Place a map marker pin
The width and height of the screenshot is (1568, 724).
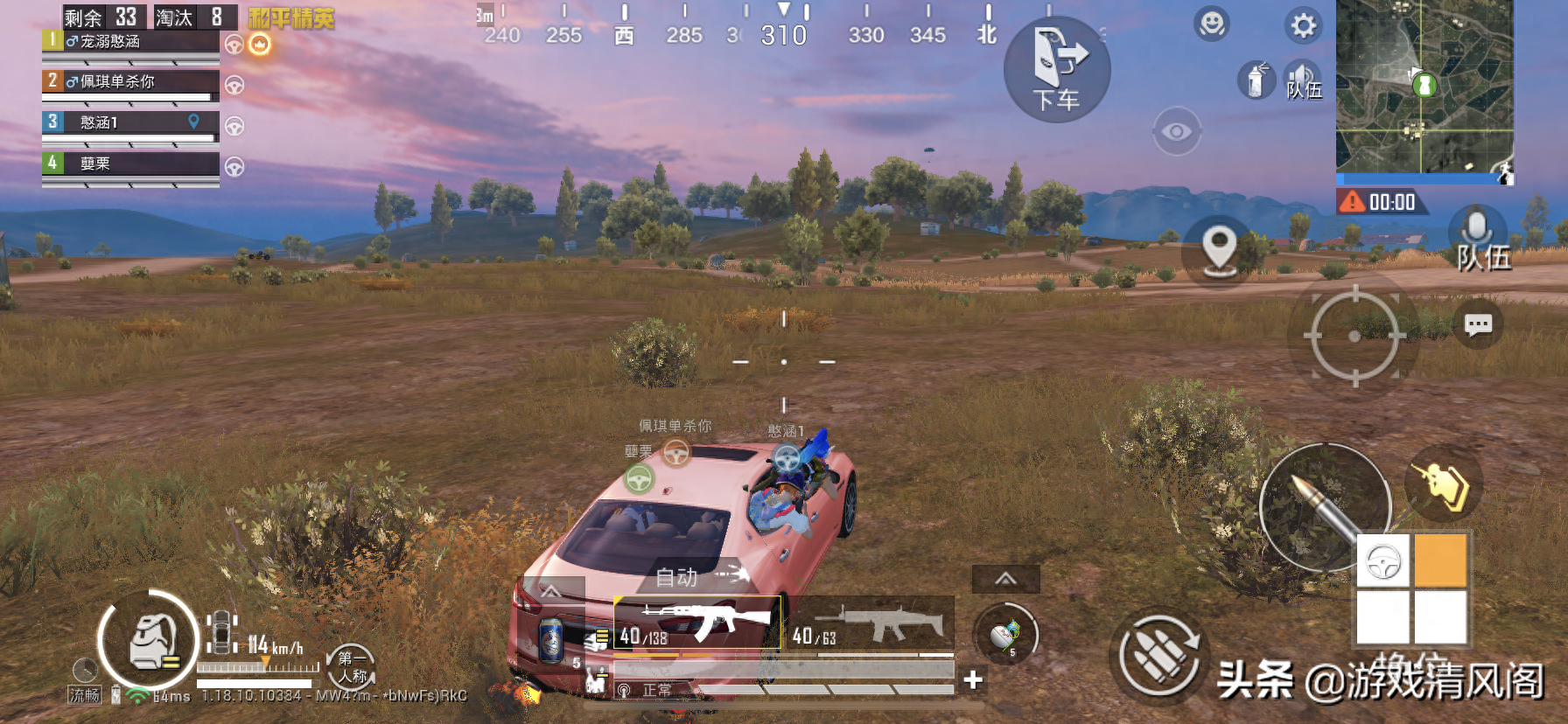[x=1219, y=249]
